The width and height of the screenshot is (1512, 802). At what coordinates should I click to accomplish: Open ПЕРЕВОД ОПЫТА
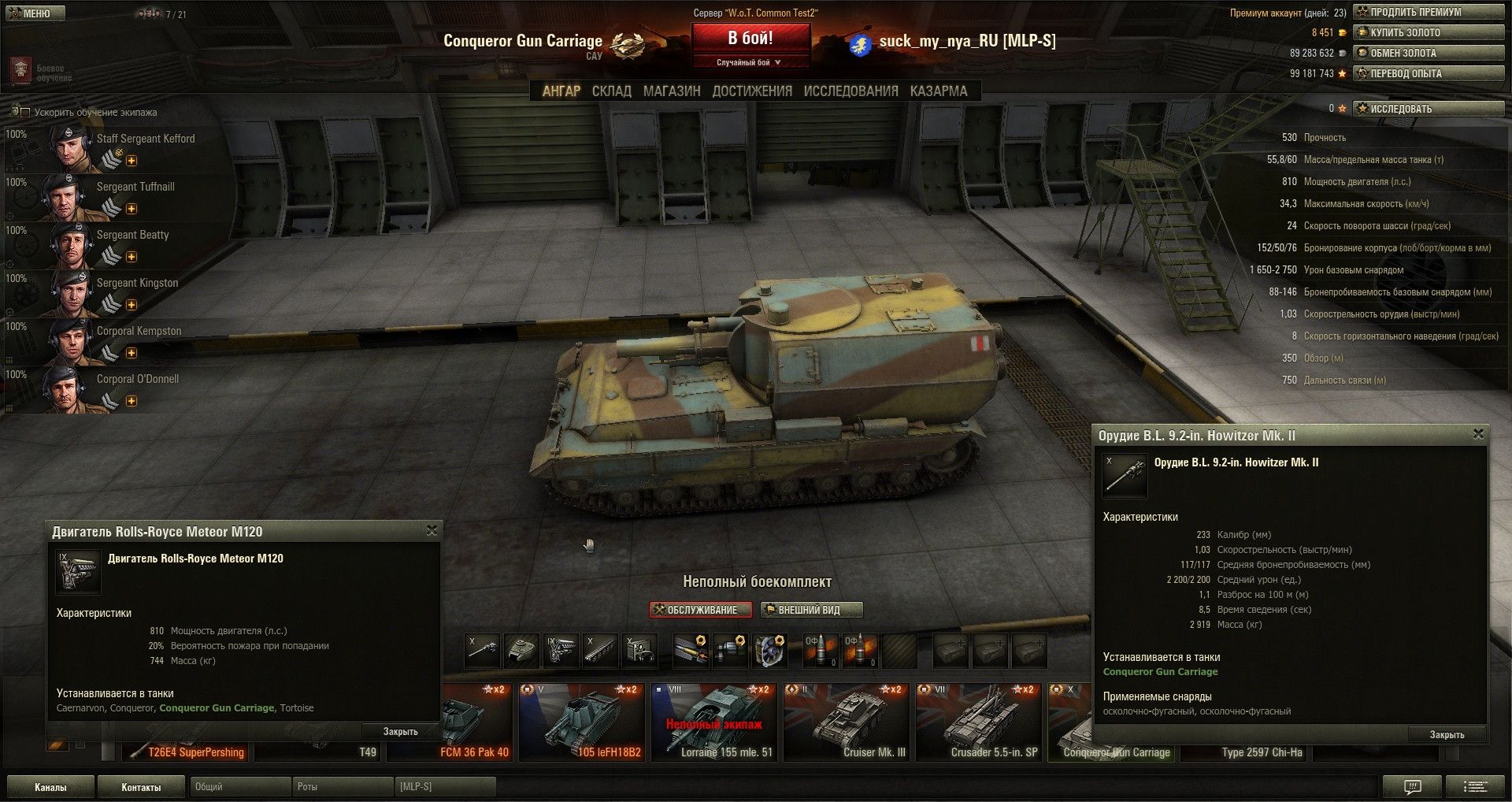click(x=1428, y=73)
